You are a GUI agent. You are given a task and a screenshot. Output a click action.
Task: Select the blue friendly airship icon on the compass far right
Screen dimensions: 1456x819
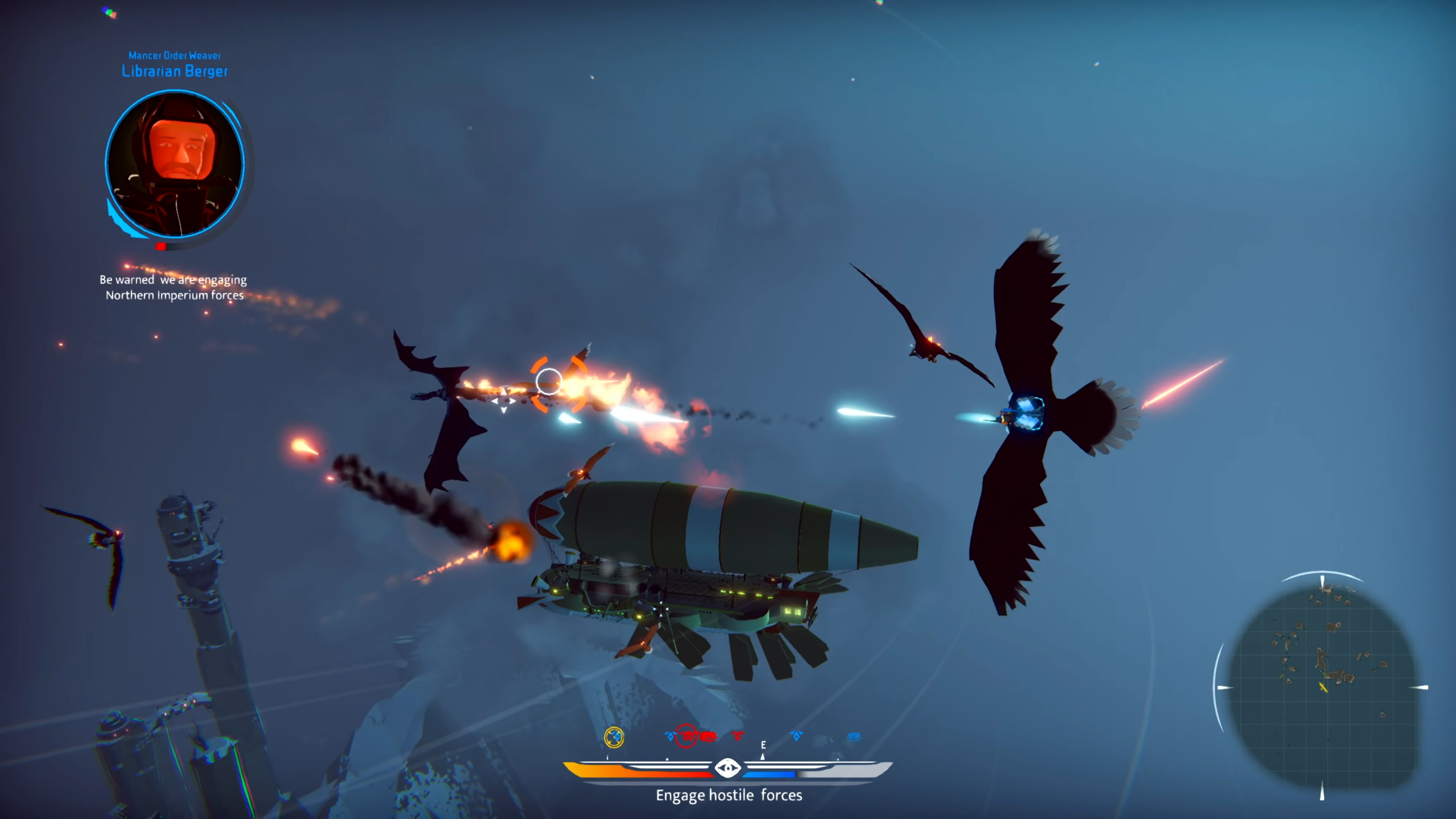pos(854,736)
